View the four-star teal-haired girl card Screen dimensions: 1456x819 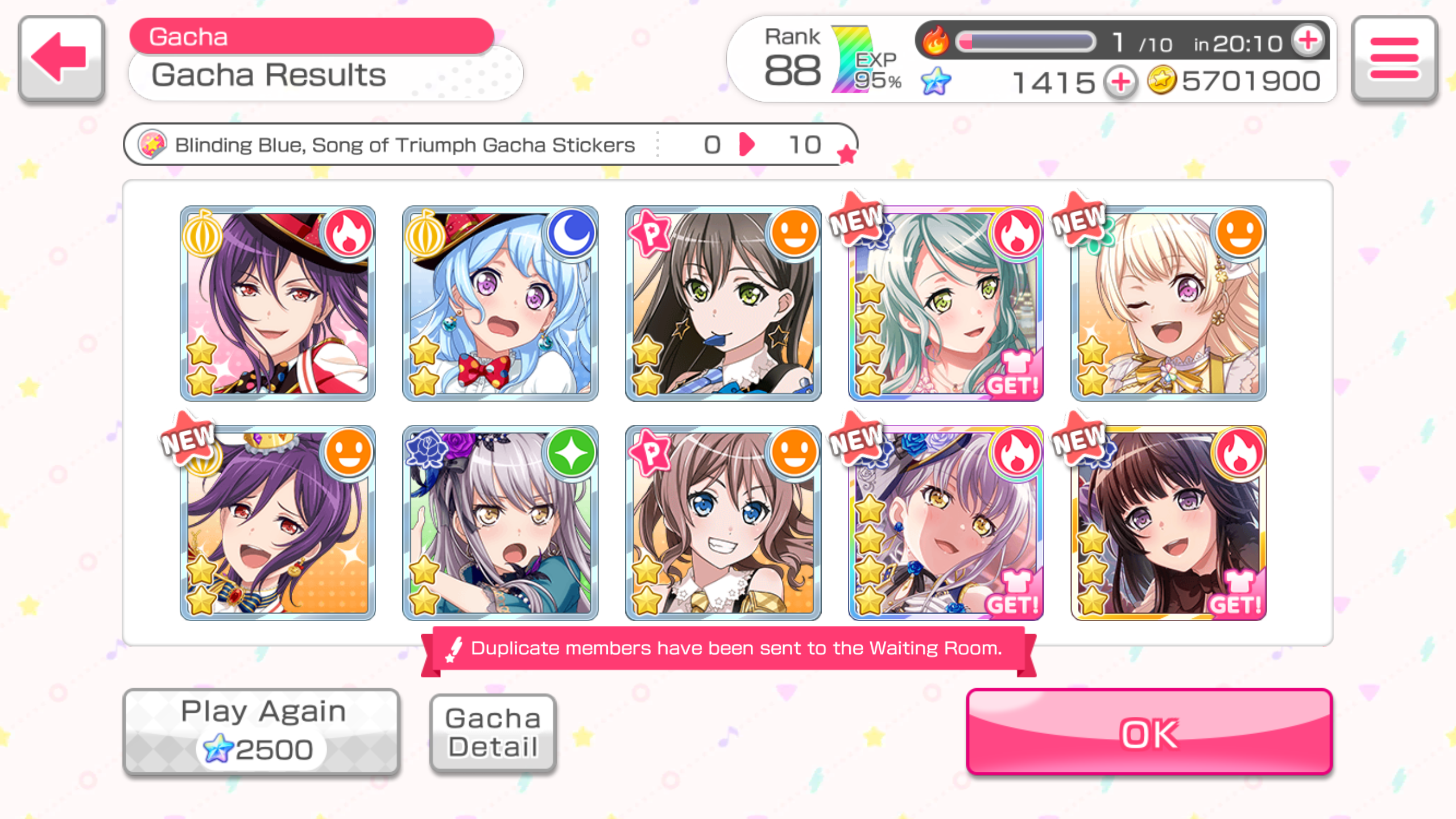tap(945, 303)
